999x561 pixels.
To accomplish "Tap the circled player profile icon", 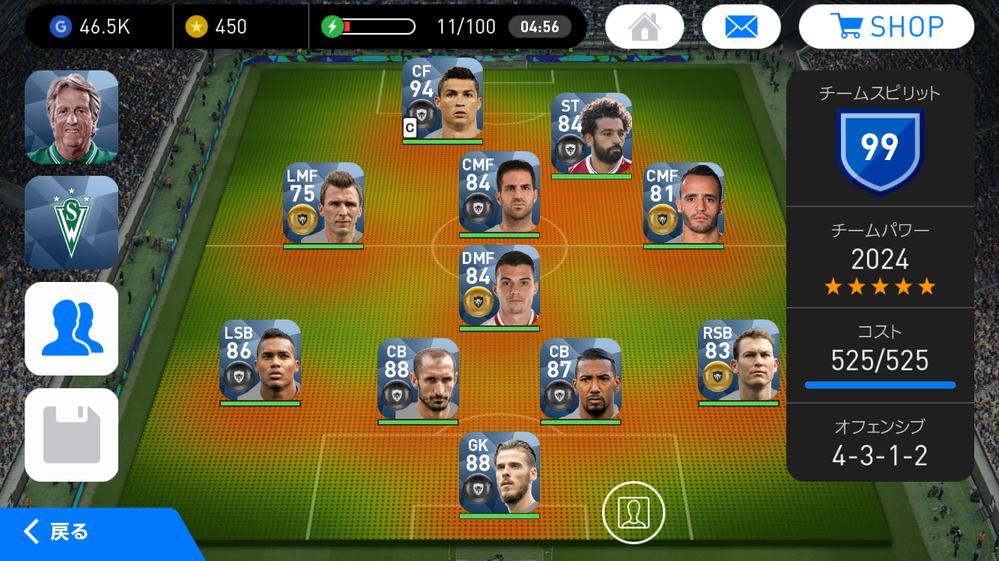I will (x=633, y=512).
